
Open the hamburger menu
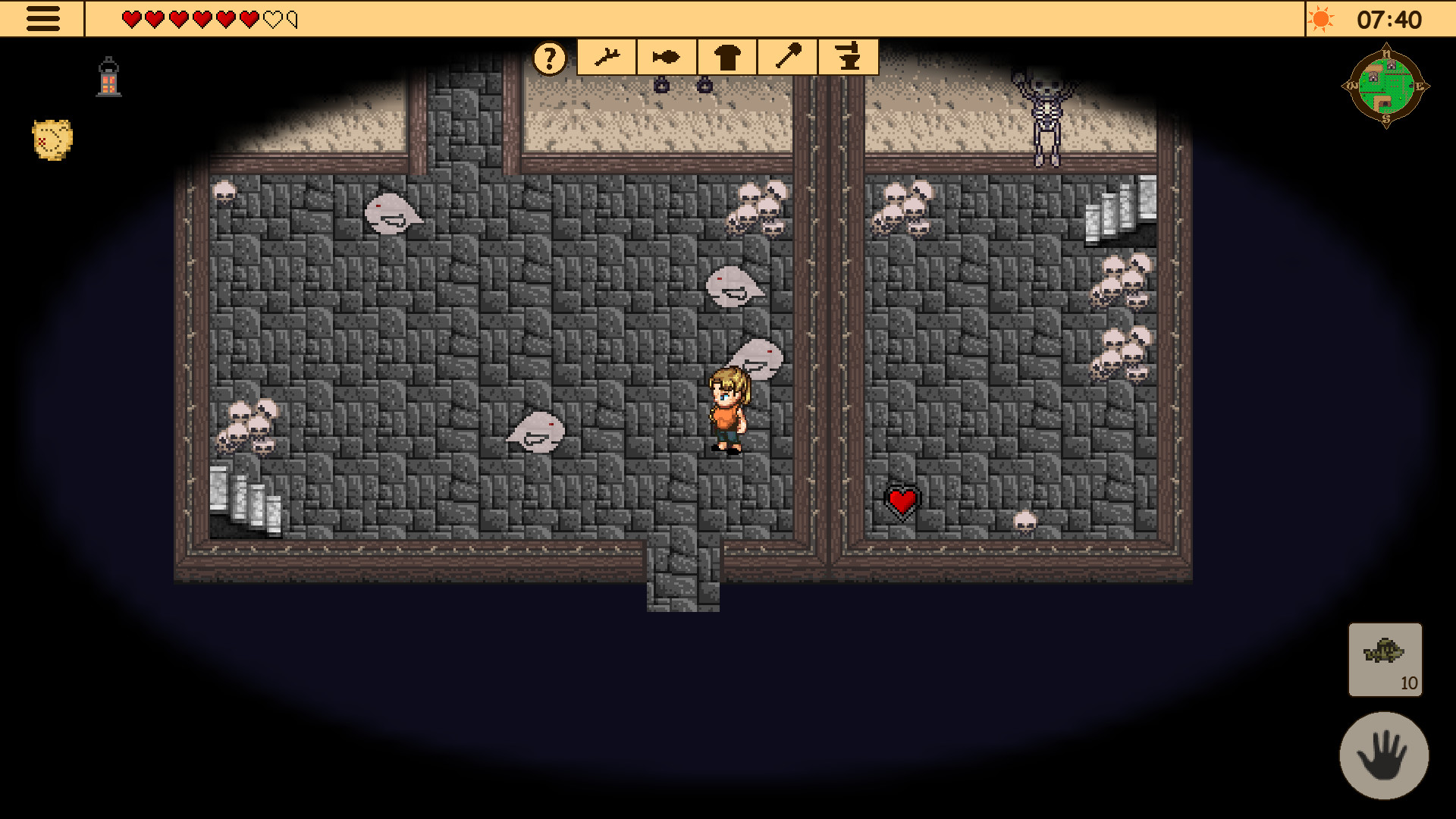click(x=43, y=18)
